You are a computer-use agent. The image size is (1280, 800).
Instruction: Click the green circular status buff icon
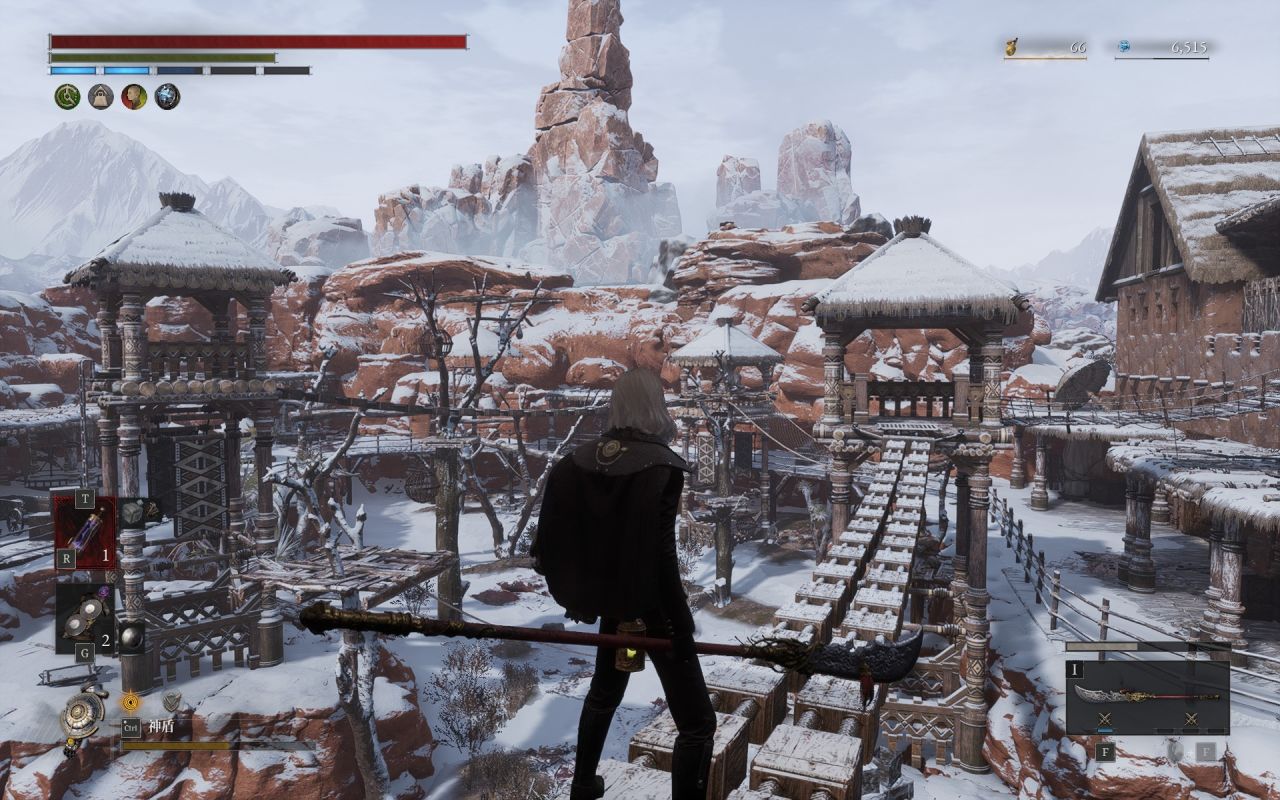tap(67, 96)
